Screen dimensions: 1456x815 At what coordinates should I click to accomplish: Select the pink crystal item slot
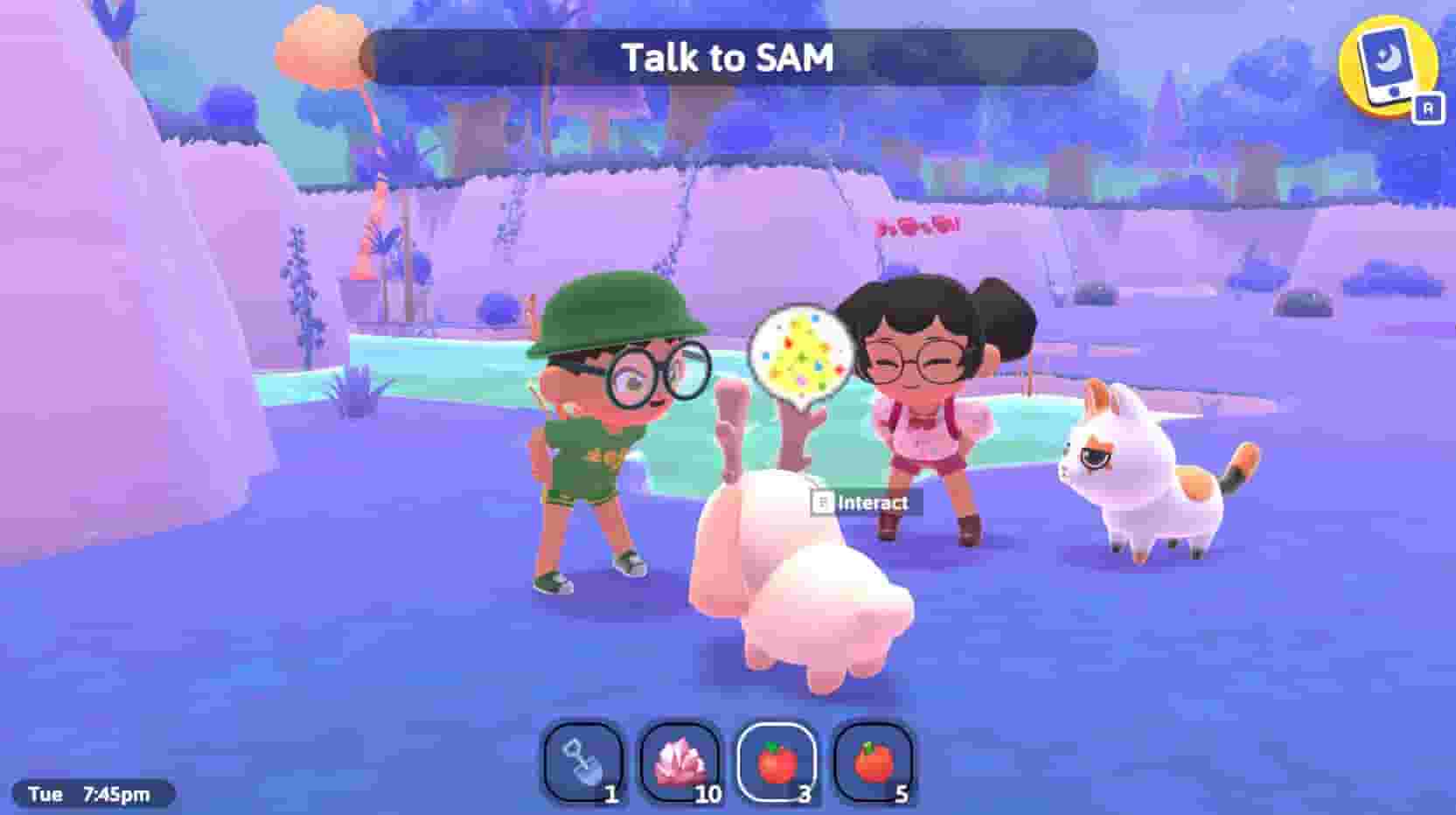click(x=681, y=763)
